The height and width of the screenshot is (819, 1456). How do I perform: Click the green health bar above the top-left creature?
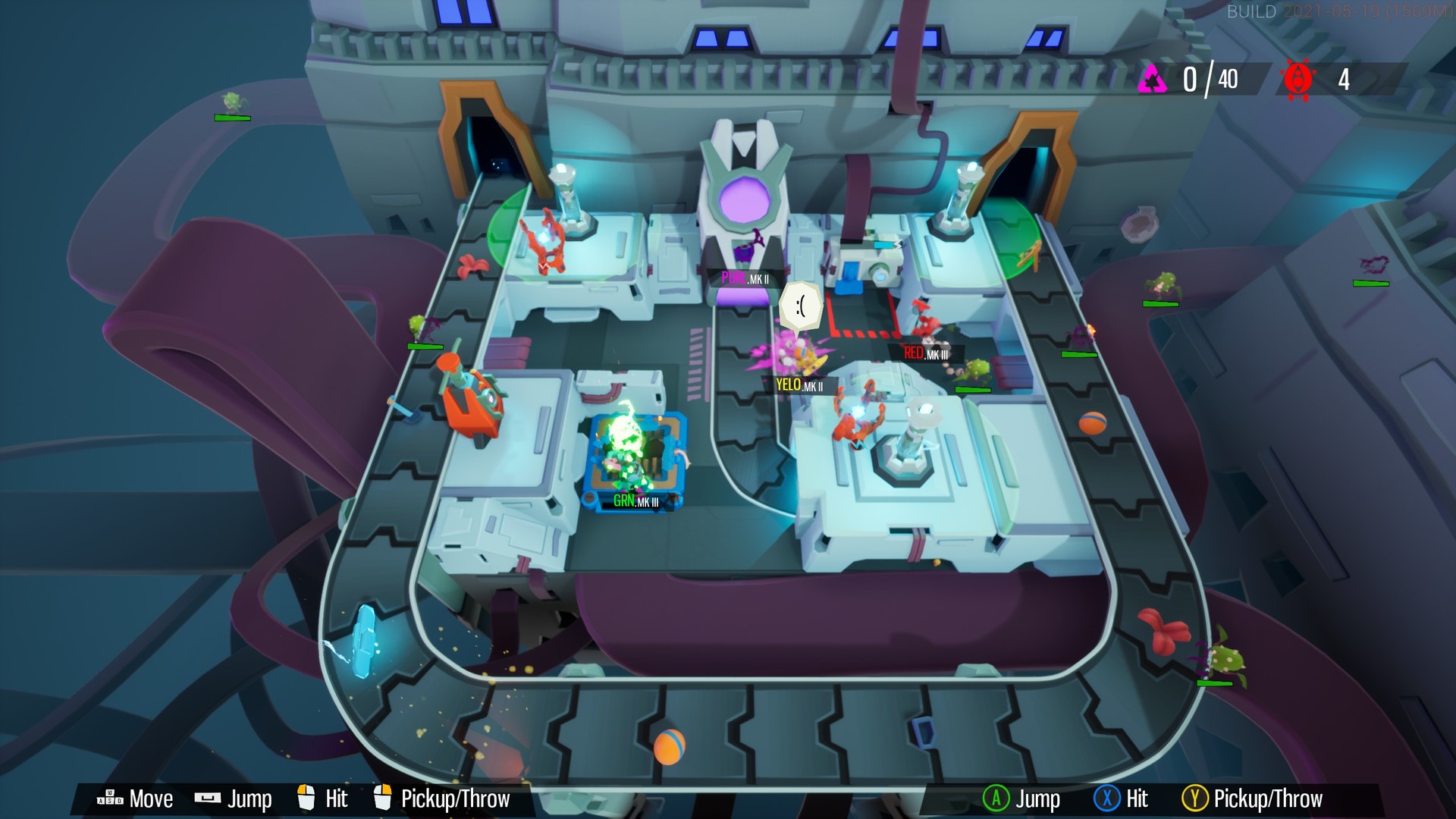(231, 118)
